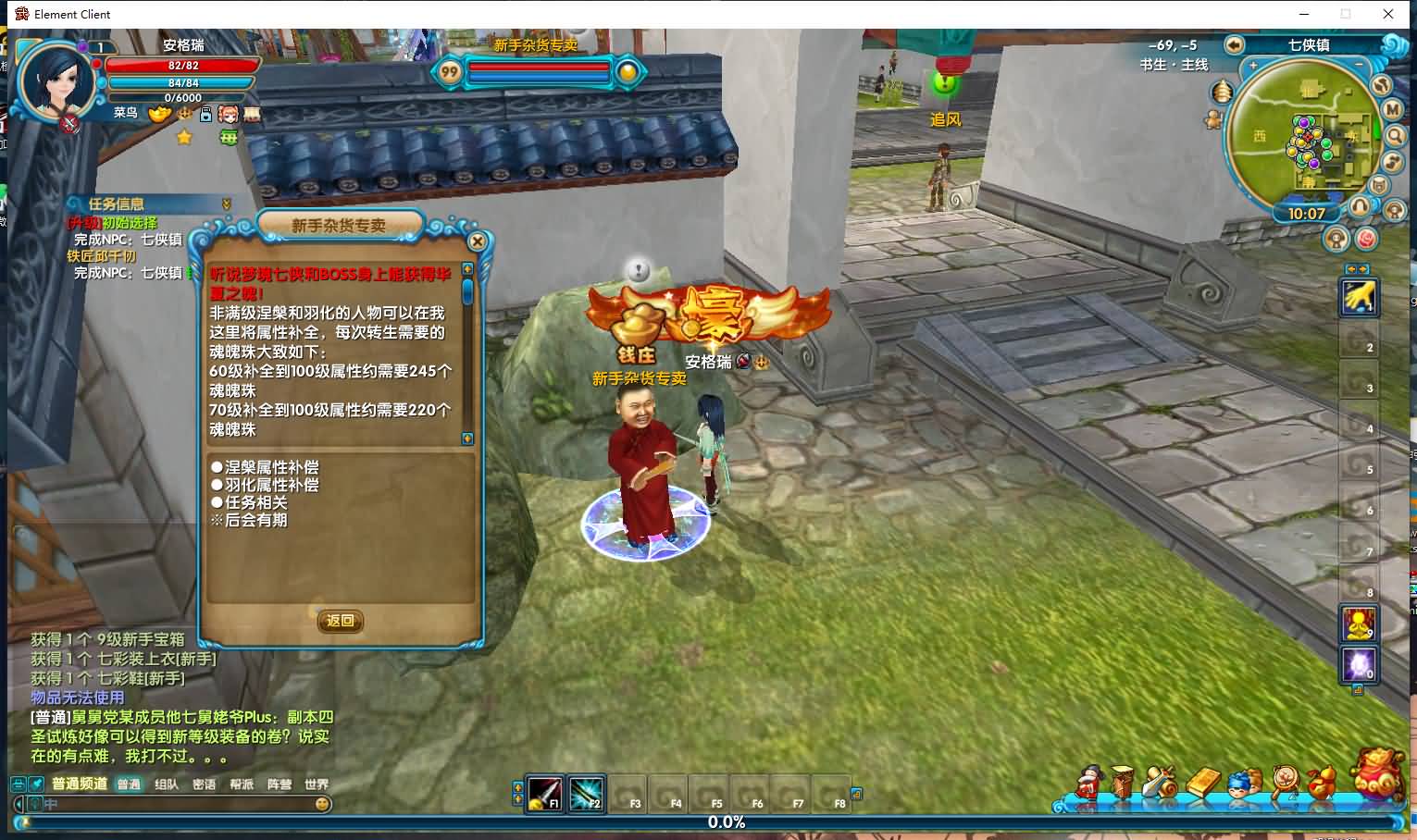Click the lock icon beside the character portrait
This screenshot has width=1417, height=840.
[x=205, y=117]
